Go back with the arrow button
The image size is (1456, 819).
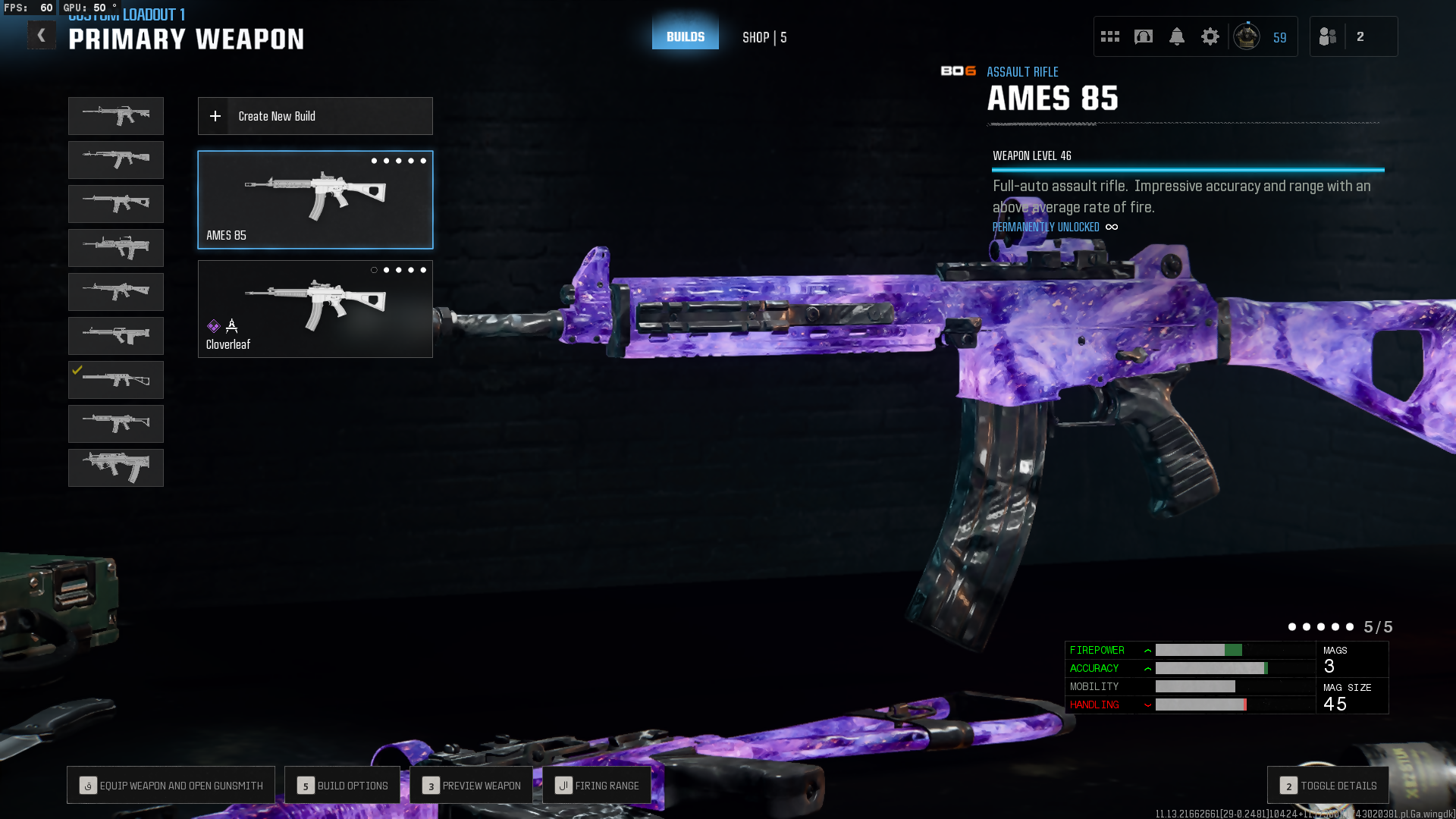pyautogui.click(x=42, y=36)
